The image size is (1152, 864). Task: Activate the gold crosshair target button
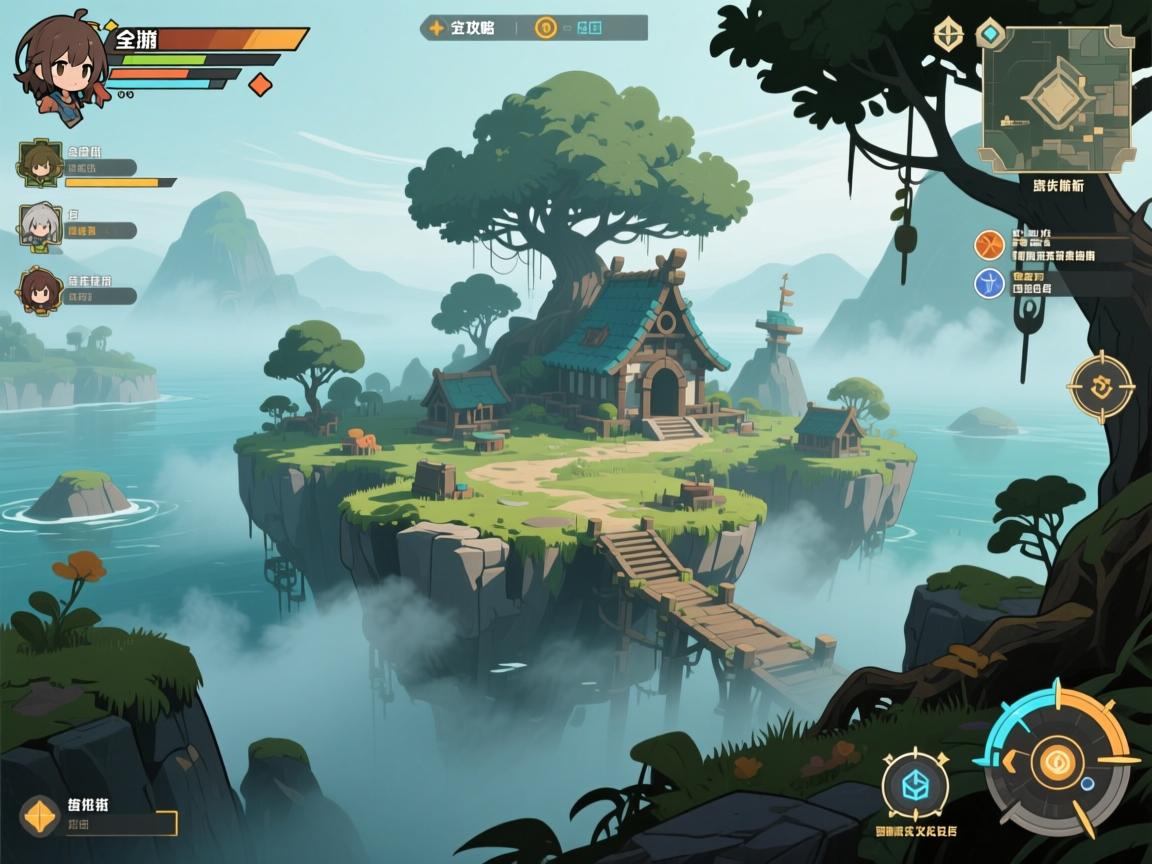(x=1101, y=387)
